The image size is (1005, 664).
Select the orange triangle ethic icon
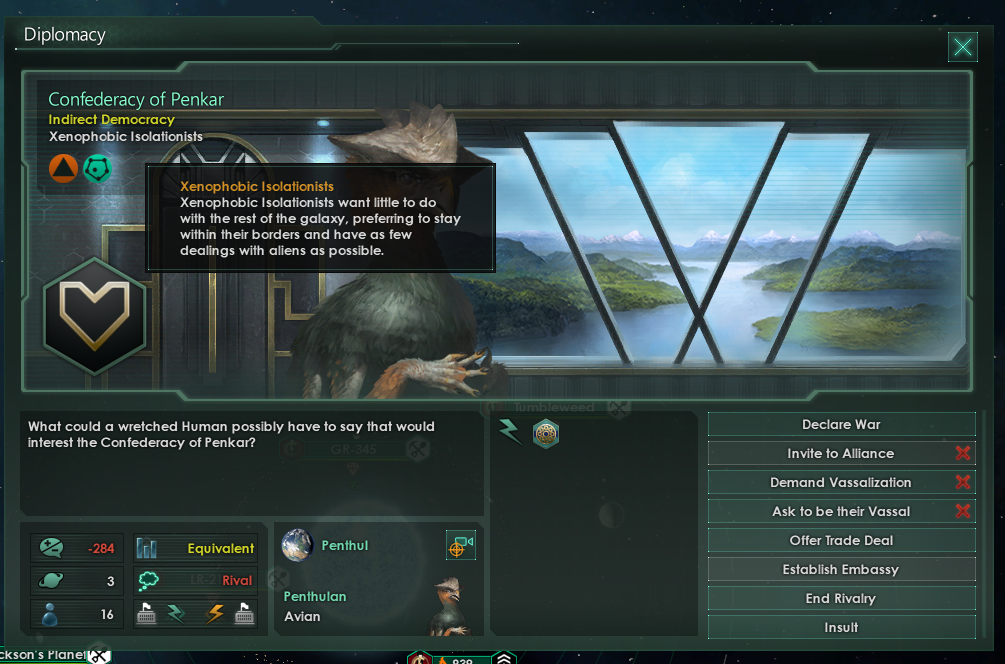63,168
